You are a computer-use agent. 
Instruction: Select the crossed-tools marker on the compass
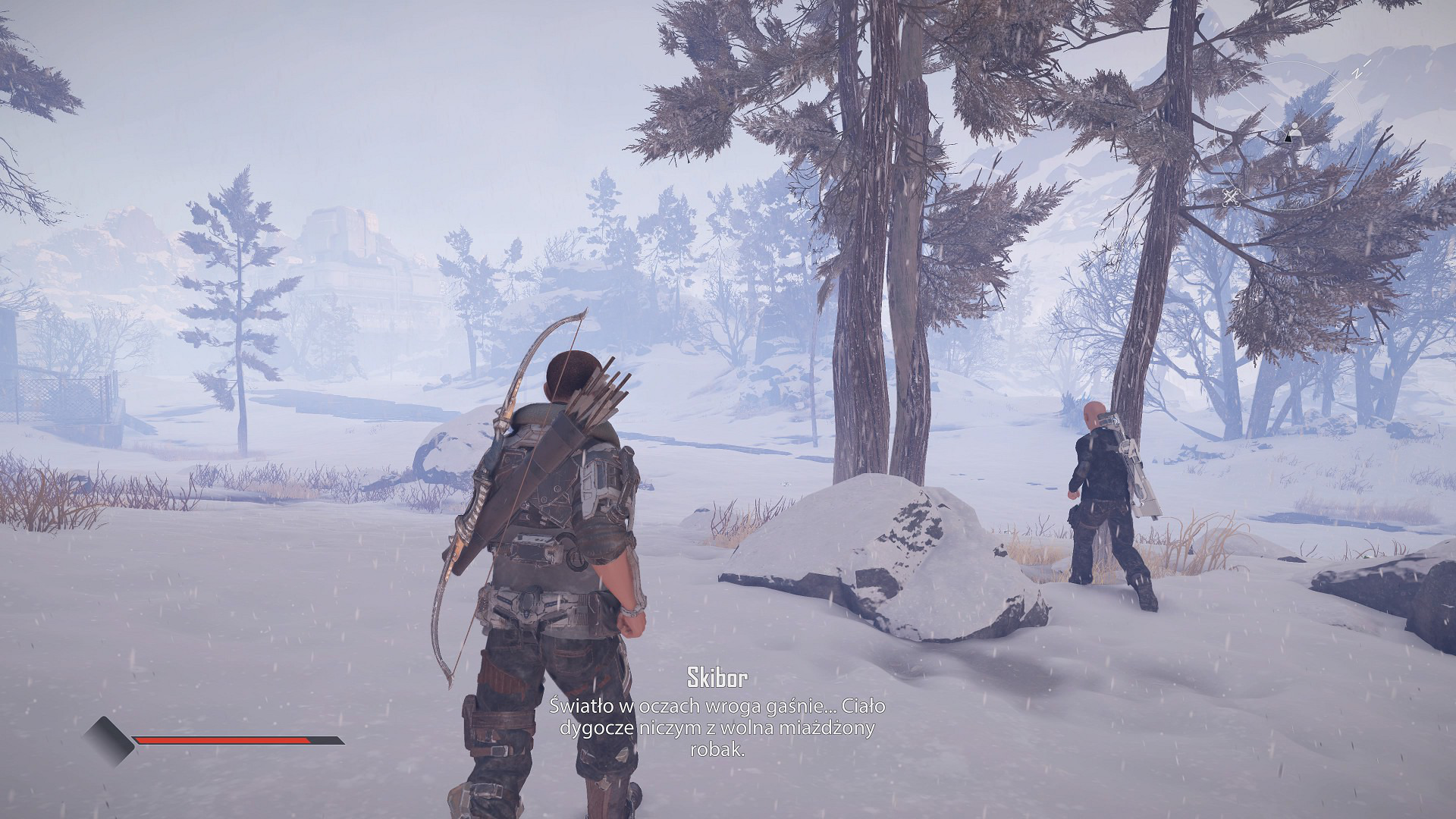coord(1230,197)
